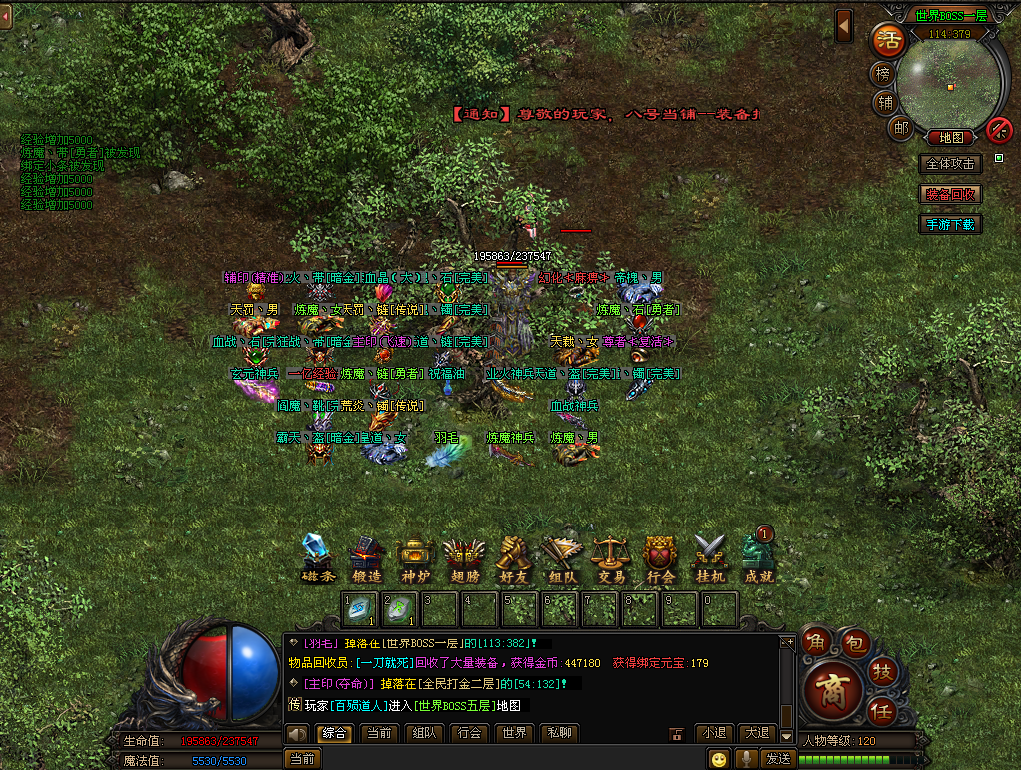The width and height of the screenshot is (1021, 770).
Task: Open the 锻造 forging menu
Action: click(366, 558)
